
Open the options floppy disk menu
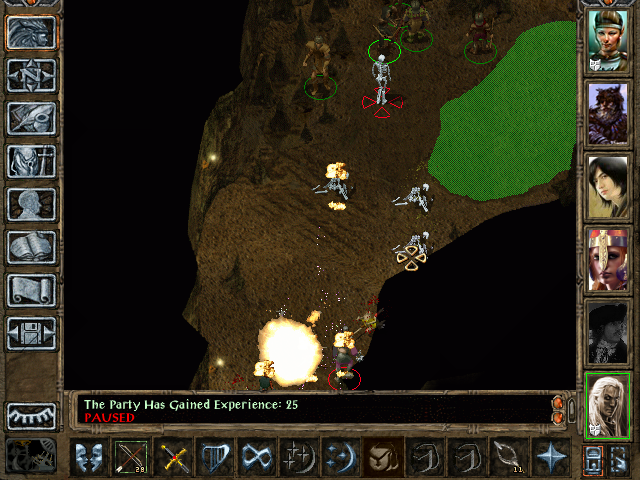coord(31,333)
